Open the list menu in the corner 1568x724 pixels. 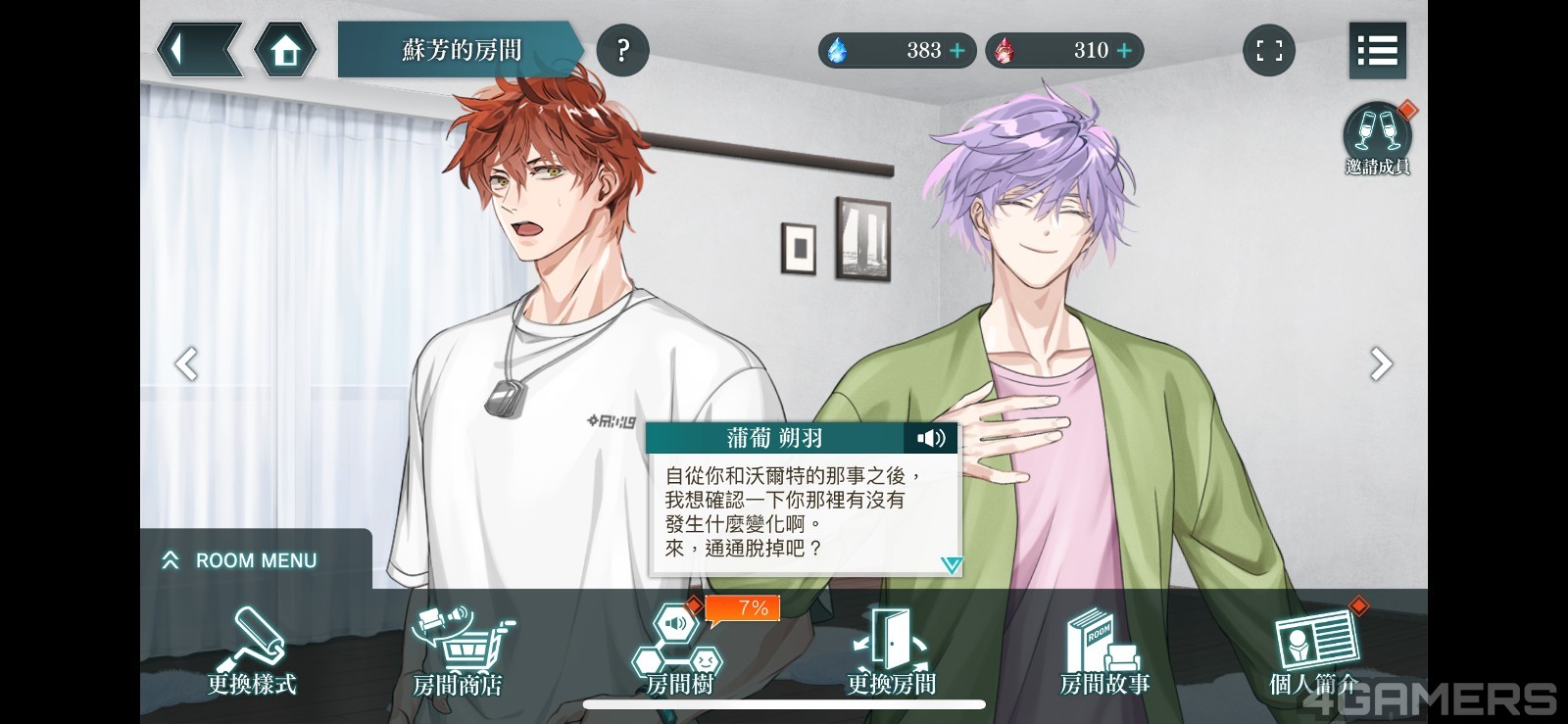coord(1377,50)
